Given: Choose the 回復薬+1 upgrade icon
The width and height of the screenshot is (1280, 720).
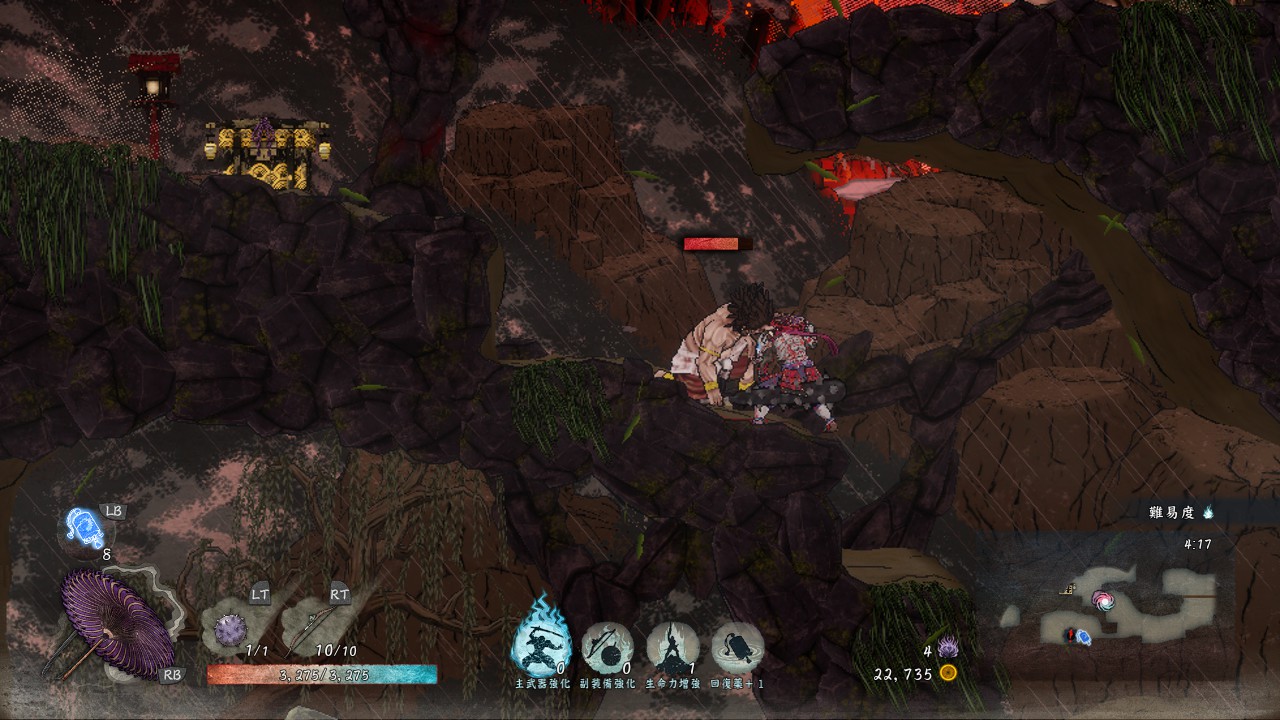Looking at the screenshot, I should (737, 647).
